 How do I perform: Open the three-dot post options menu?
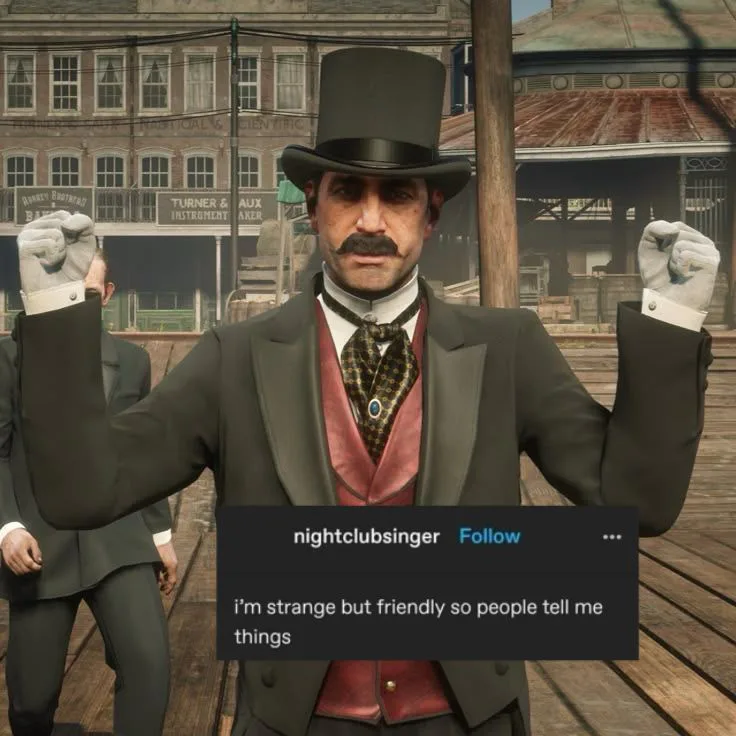[612, 537]
